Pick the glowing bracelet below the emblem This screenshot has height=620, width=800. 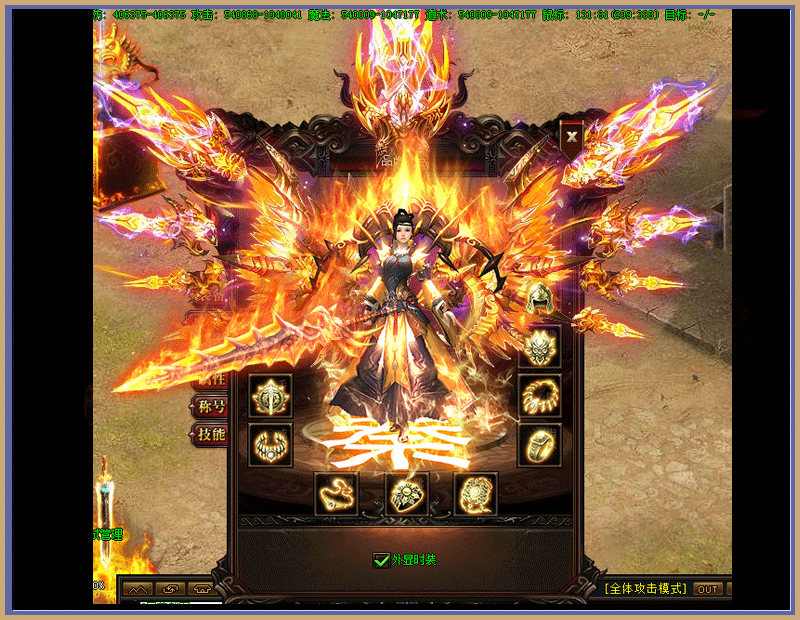pos(270,446)
